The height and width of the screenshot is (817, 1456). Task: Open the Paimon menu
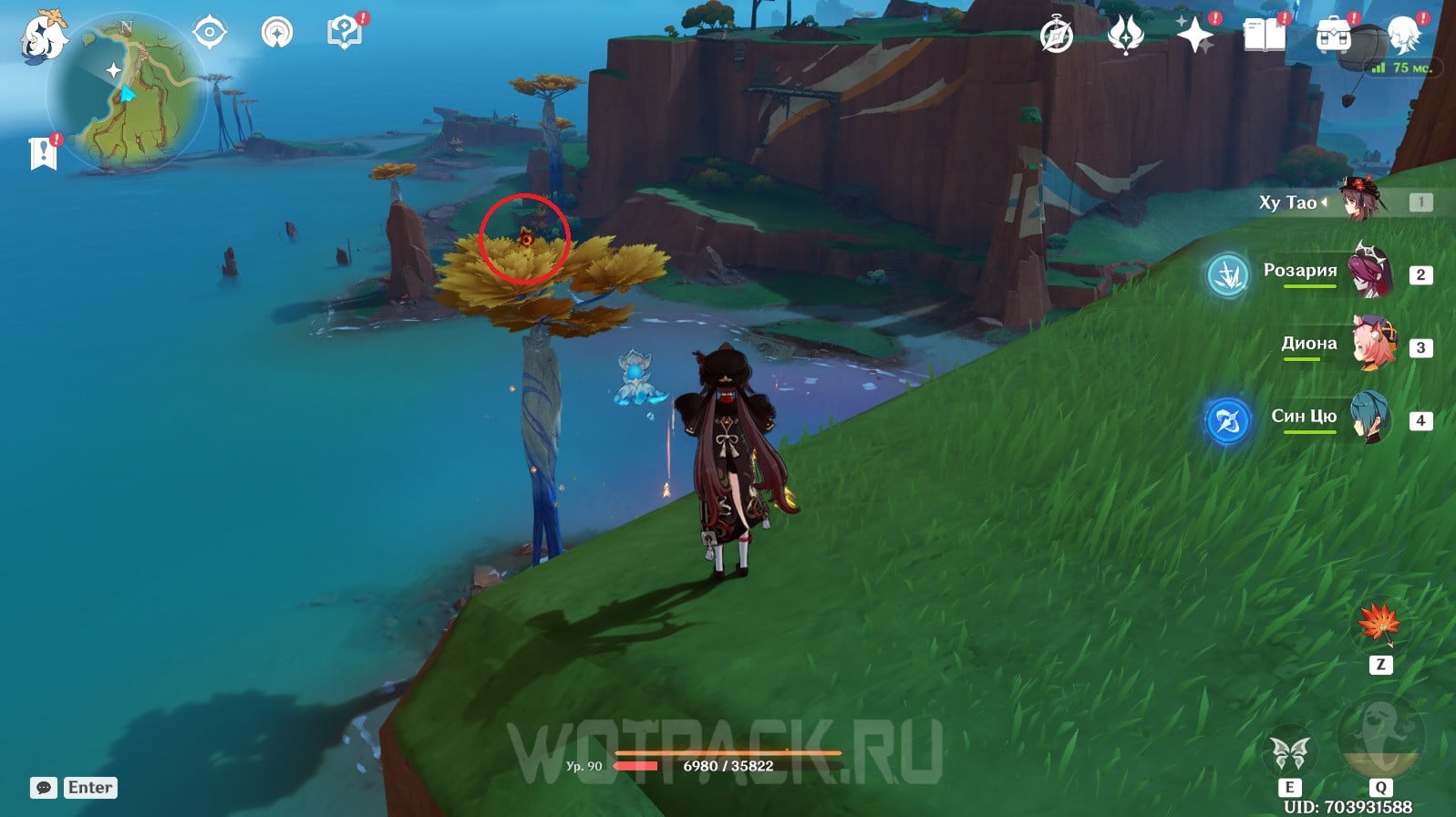[43, 38]
